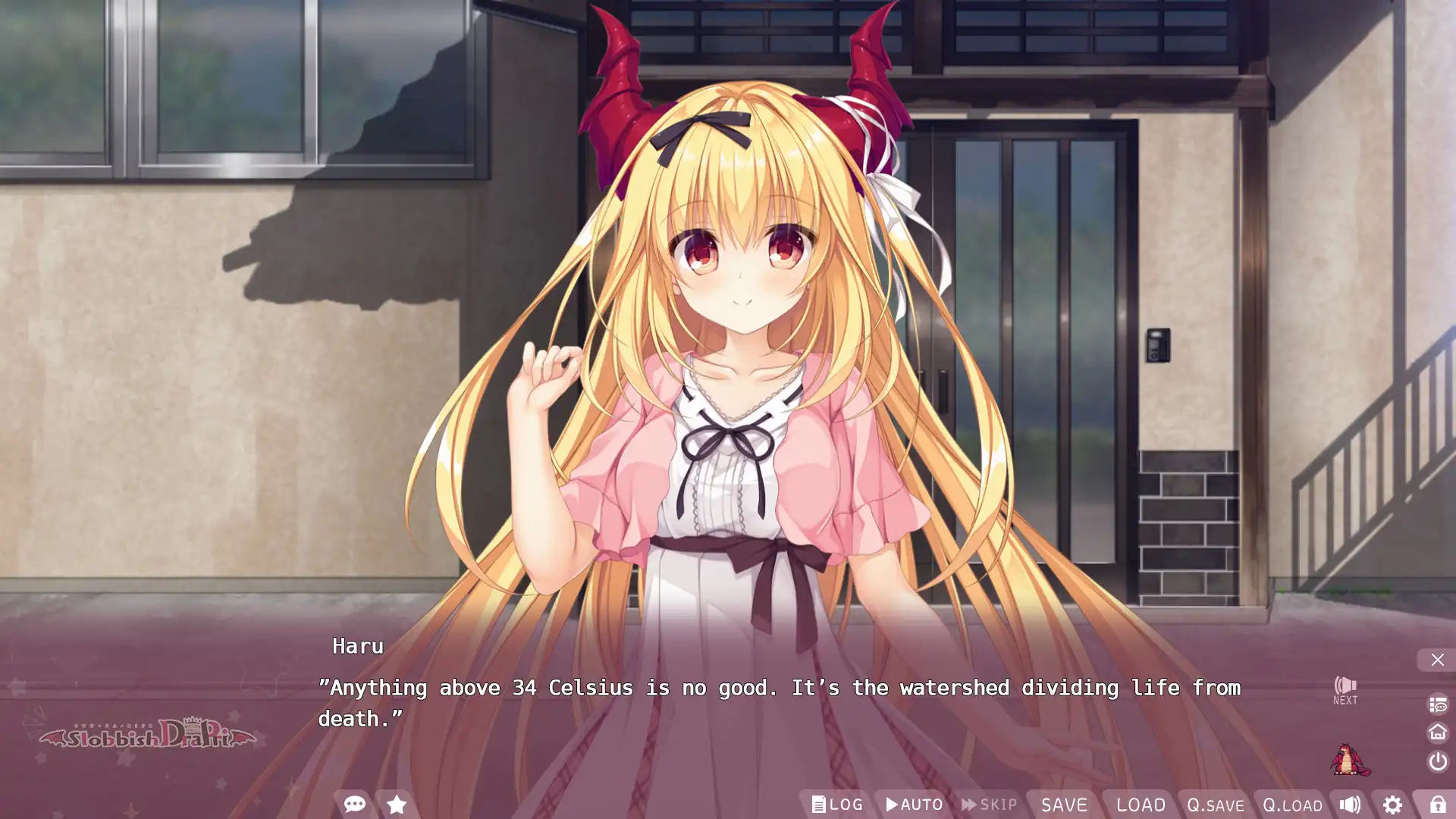Perform a quick save with Q.SAVE

coord(1214,805)
